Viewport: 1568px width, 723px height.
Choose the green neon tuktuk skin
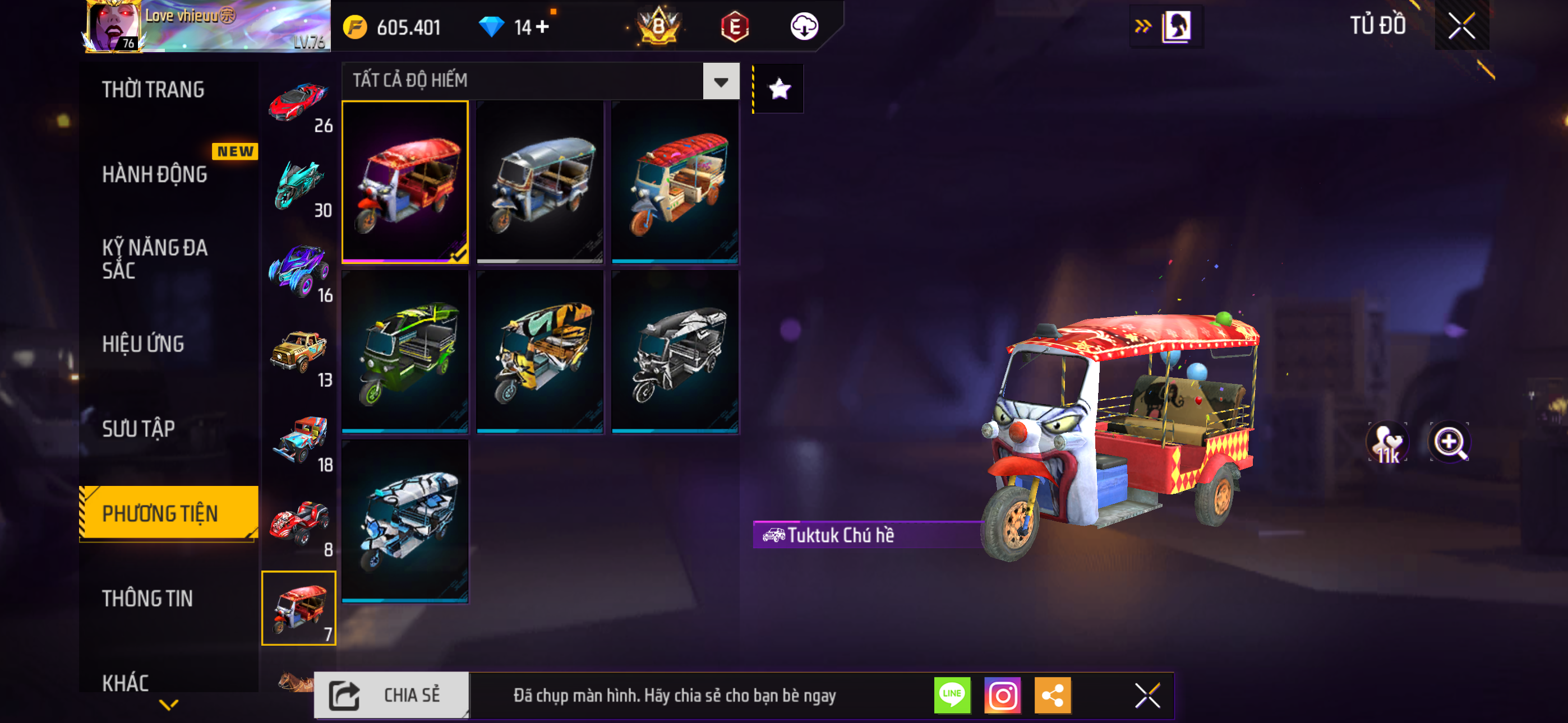405,351
